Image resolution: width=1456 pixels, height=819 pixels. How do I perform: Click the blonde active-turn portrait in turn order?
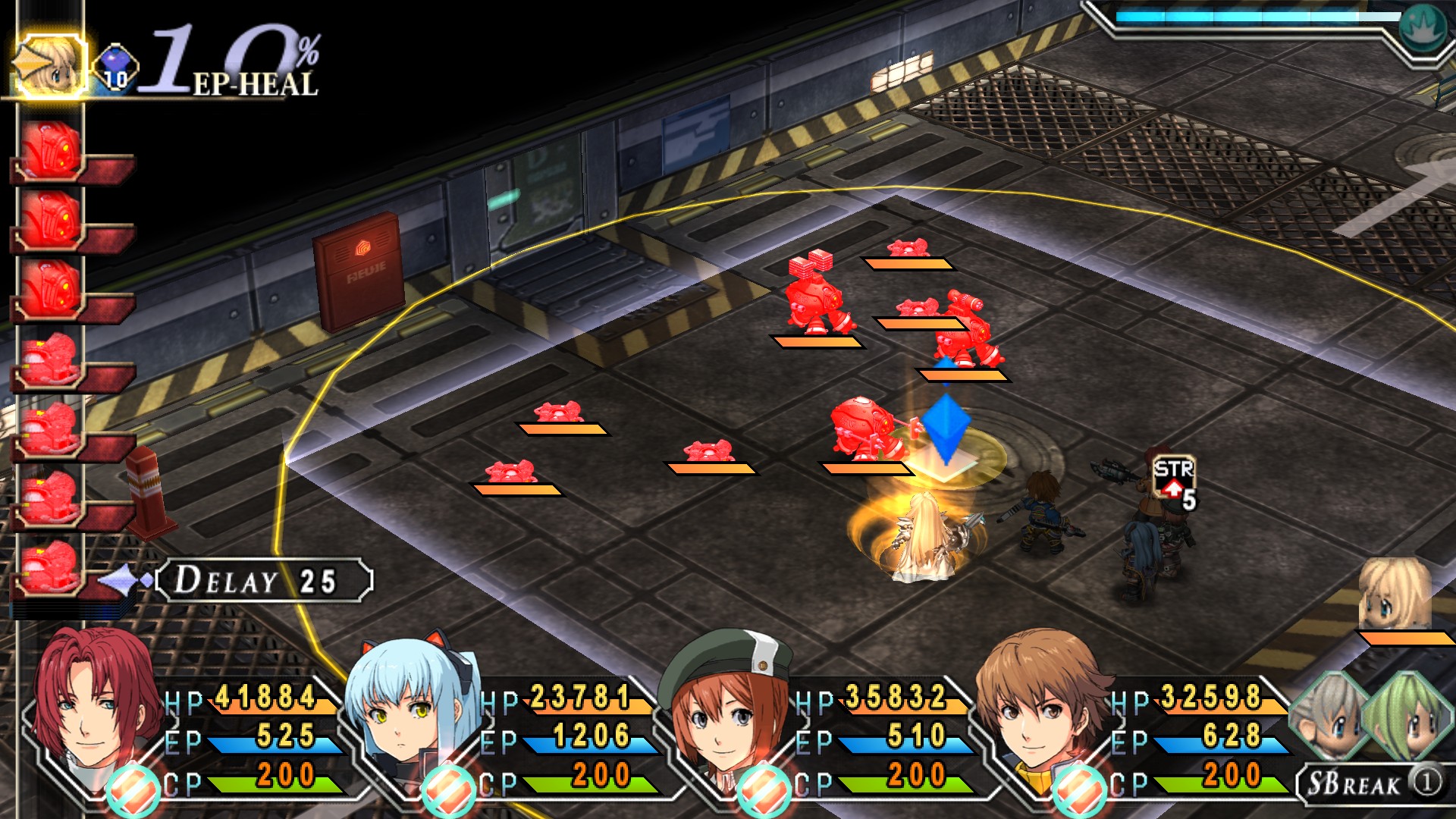pos(50,65)
